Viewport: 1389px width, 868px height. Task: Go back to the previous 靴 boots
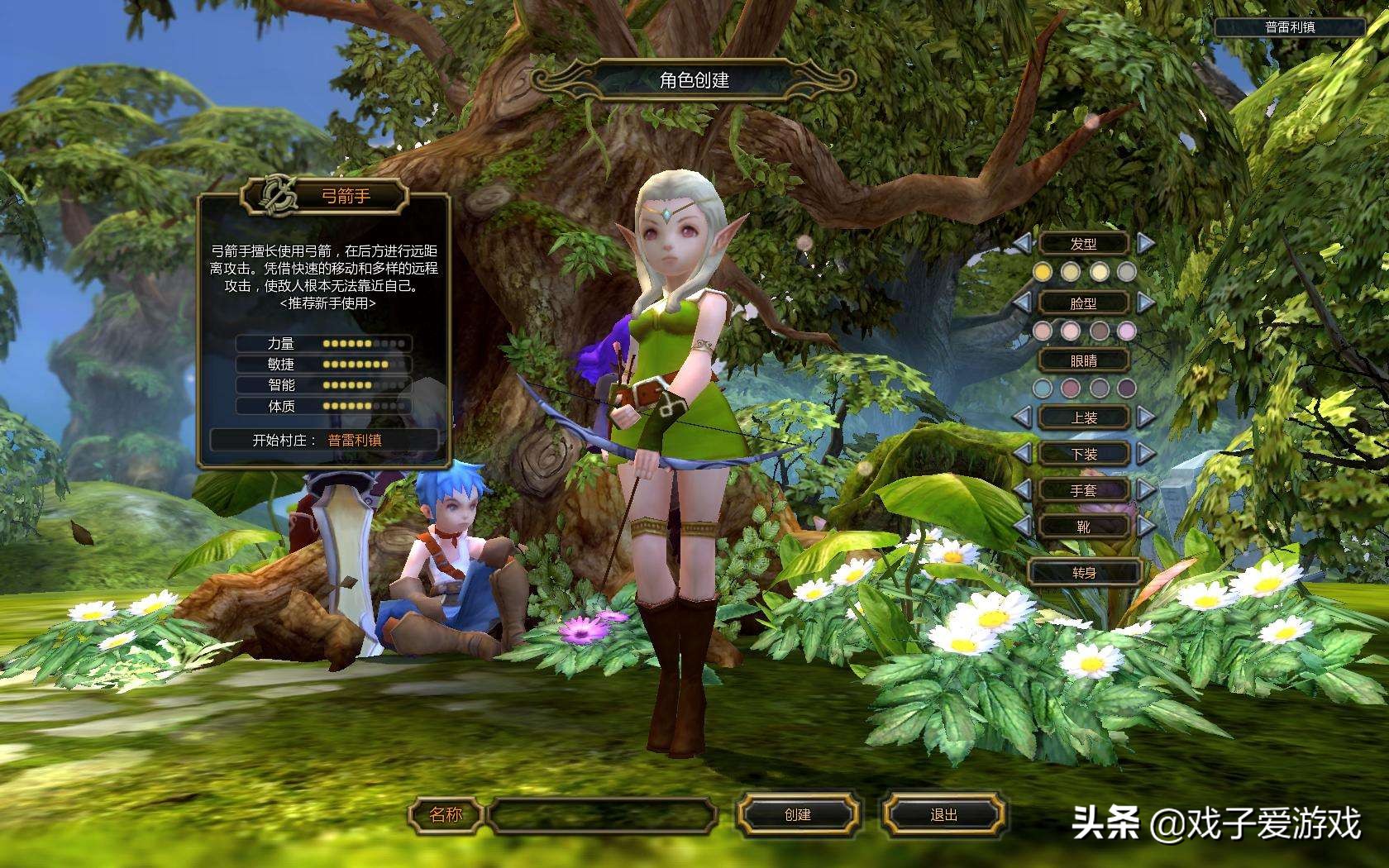click(x=1023, y=526)
